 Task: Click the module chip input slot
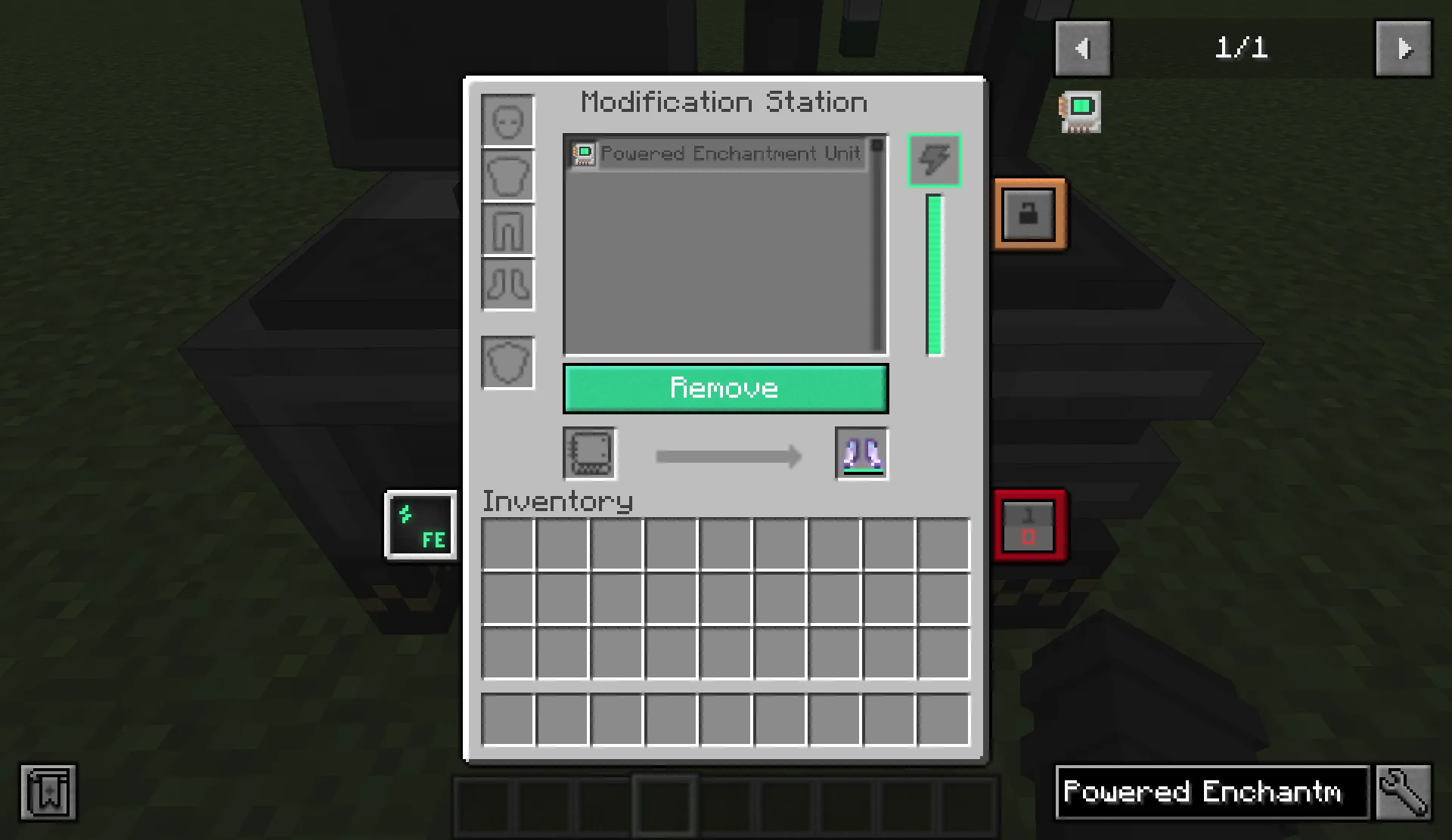pyautogui.click(x=589, y=454)
